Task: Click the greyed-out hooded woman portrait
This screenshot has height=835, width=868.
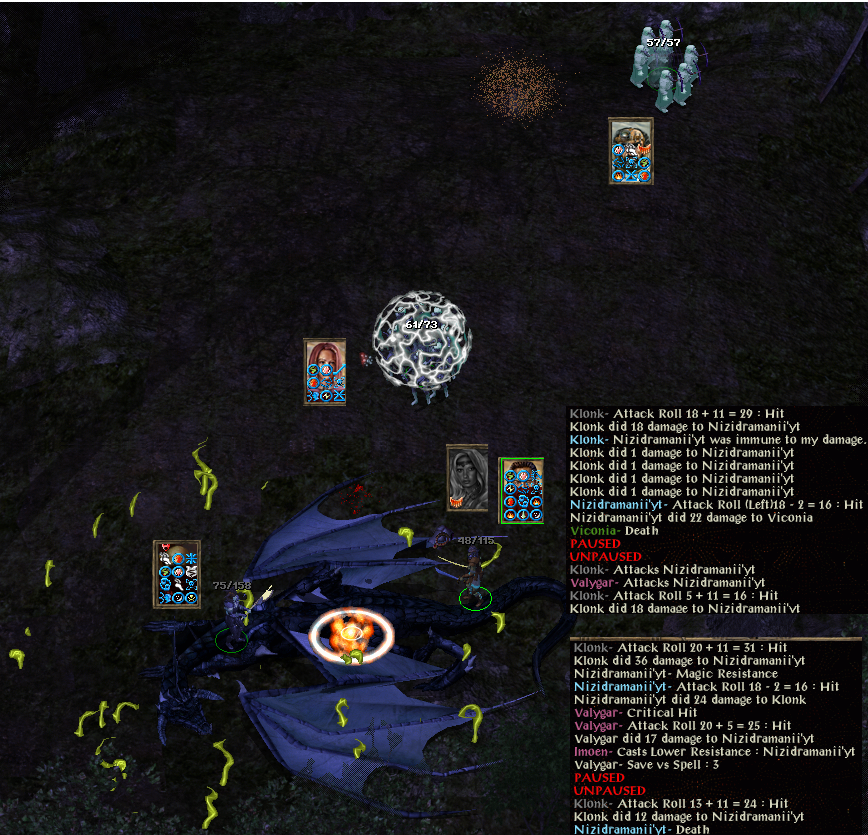Action: [467, 478]
